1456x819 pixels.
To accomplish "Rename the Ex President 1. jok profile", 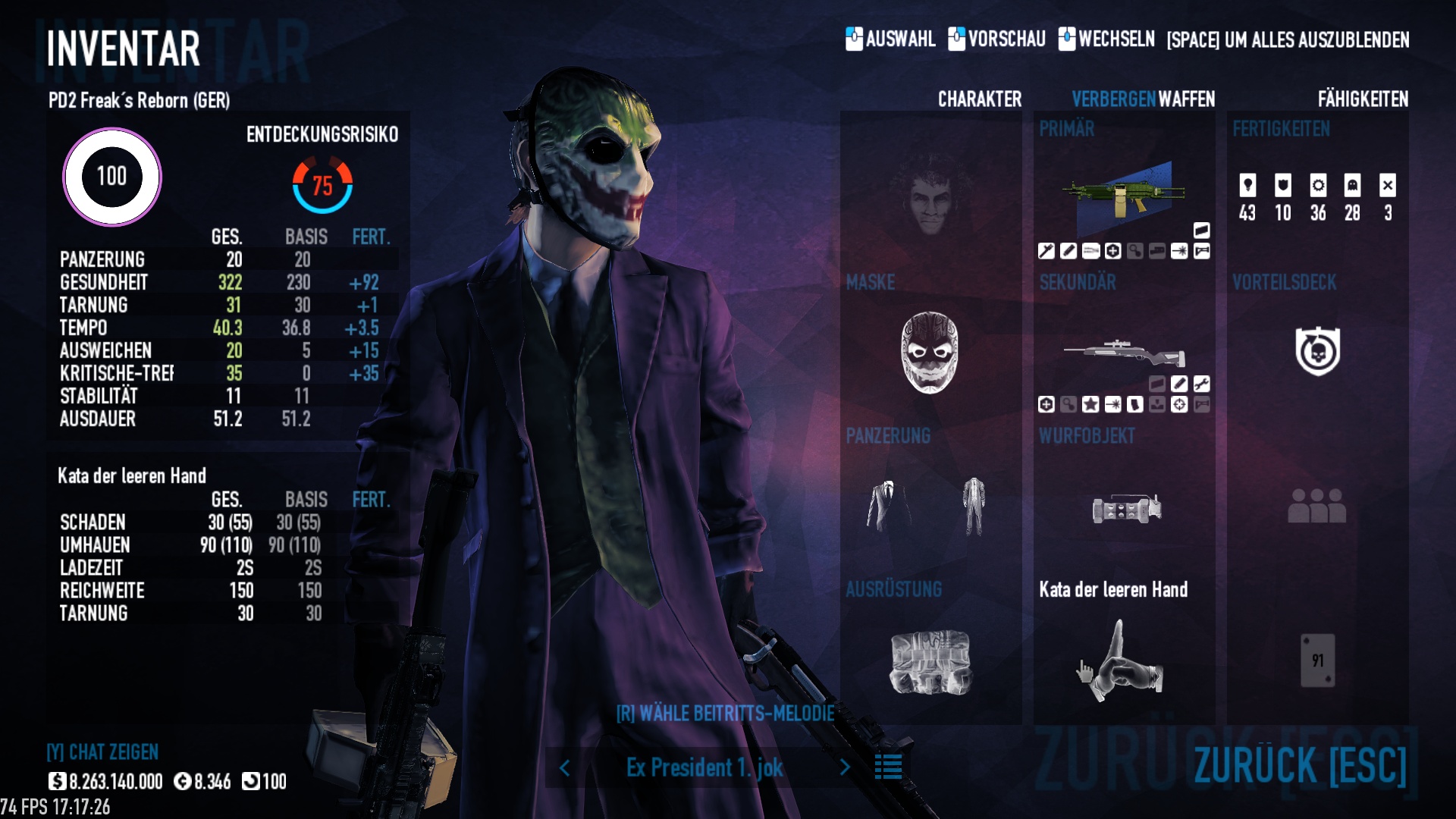I will click(x=704, y=768).
